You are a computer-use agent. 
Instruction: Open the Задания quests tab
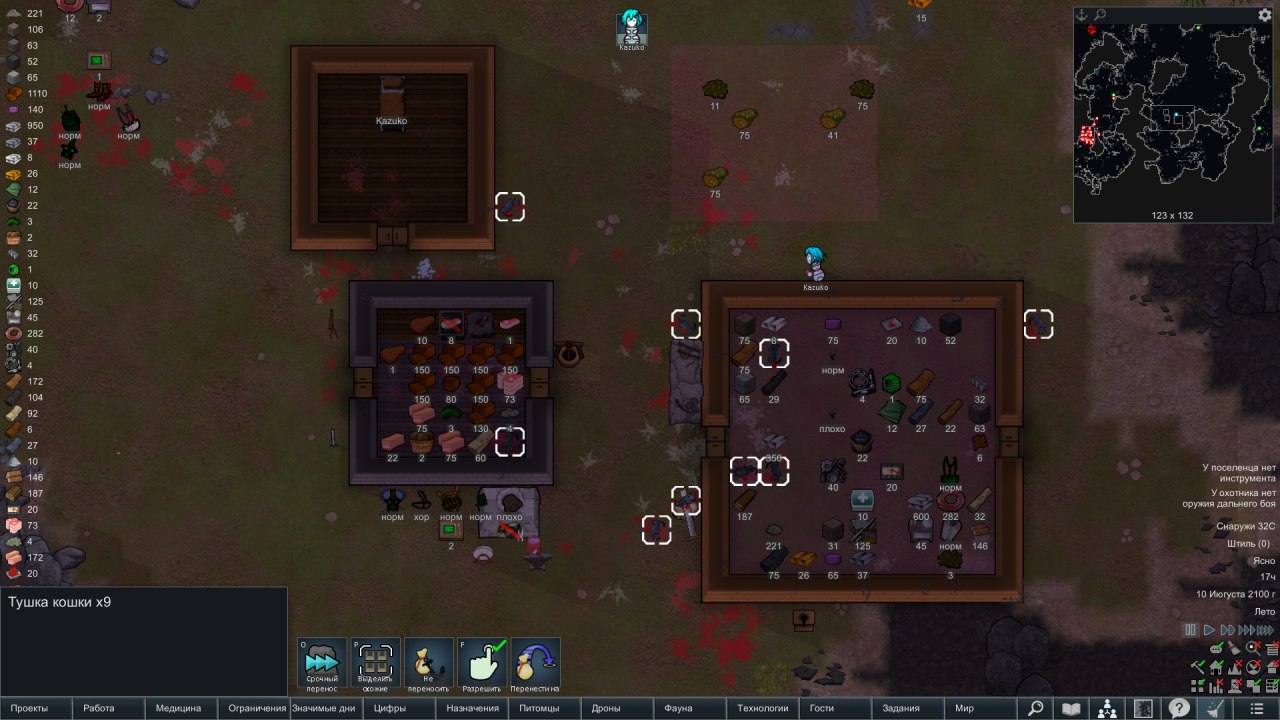901,708
